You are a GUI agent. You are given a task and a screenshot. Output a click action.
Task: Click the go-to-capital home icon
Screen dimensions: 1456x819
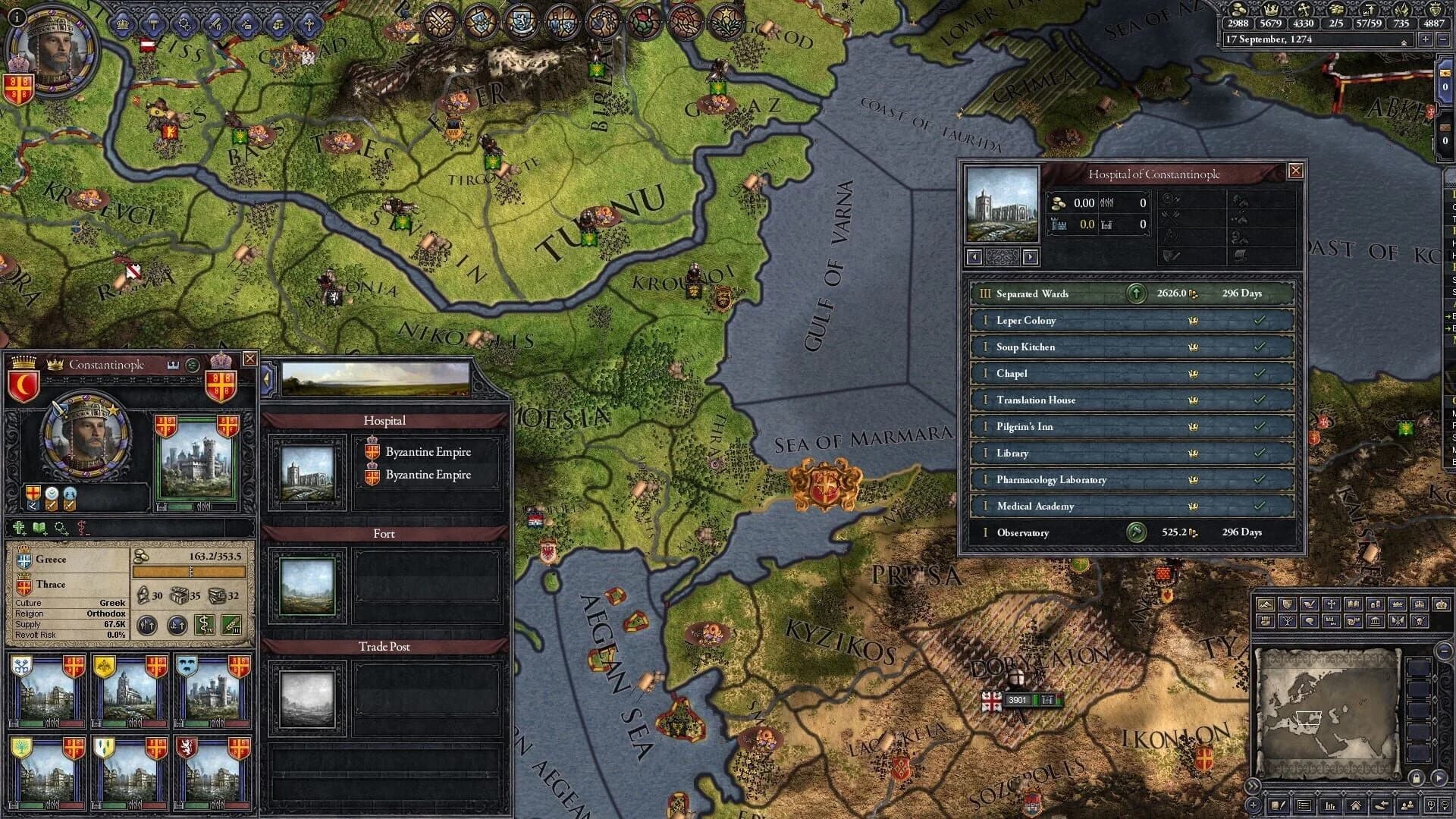pyautogui.click(x=1357, y=807)
